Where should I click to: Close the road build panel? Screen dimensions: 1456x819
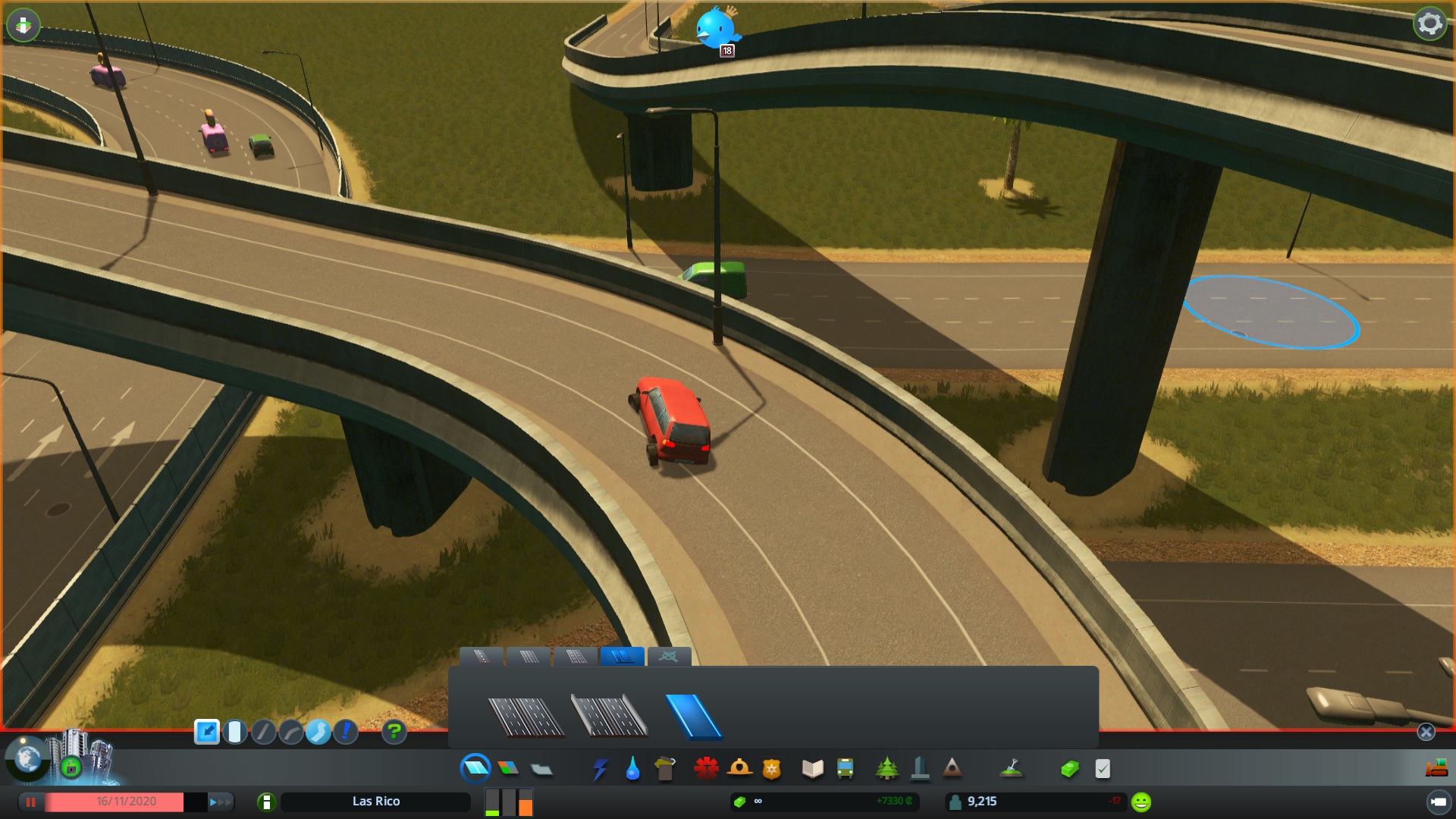1426,732
